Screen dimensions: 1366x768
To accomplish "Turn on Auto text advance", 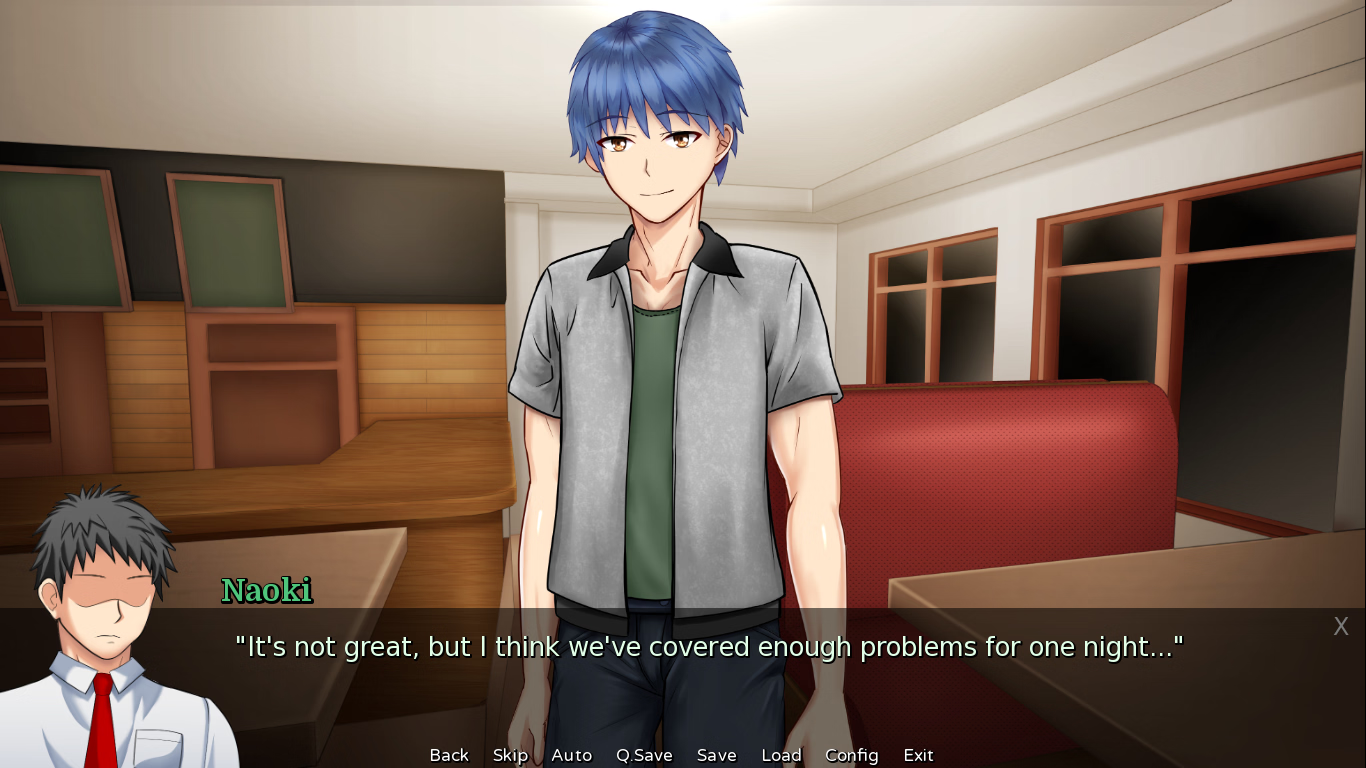I will pos(571,755).
